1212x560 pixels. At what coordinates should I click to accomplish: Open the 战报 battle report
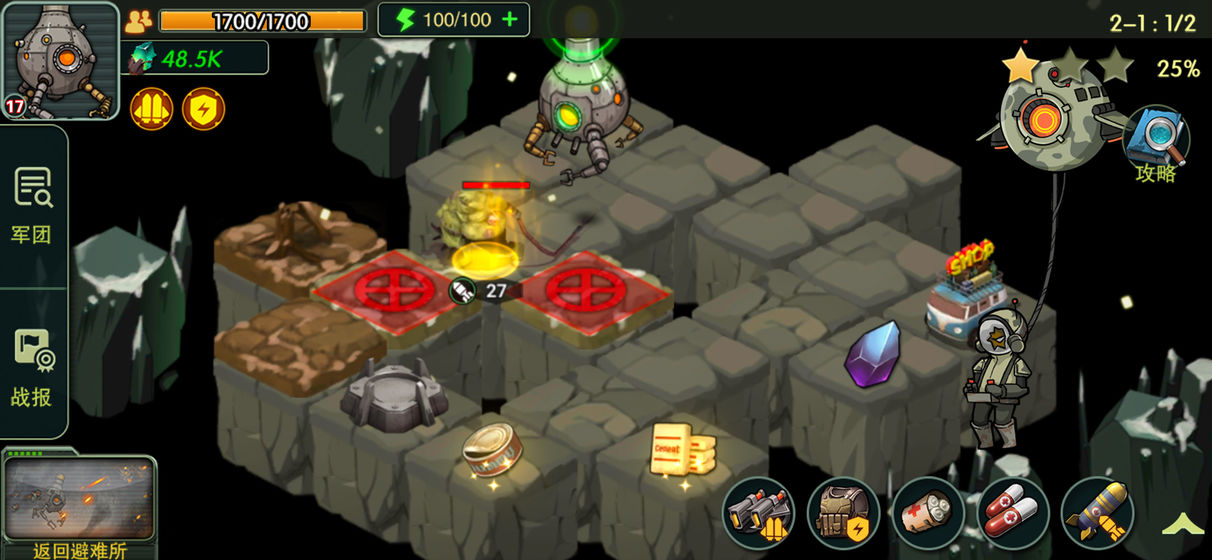(x=32, y=370)
